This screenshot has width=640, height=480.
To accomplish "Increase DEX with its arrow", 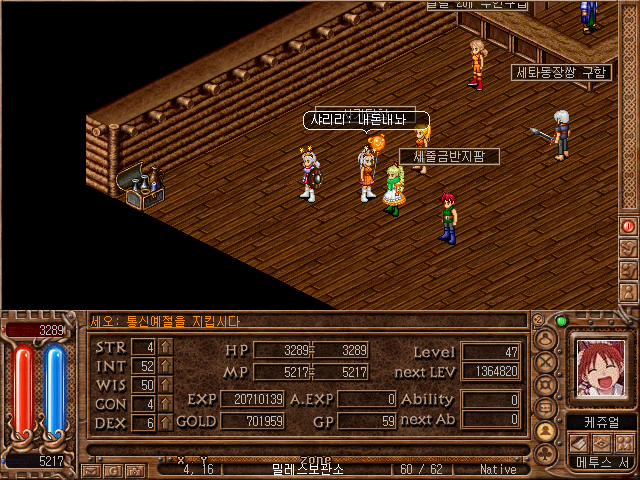I will point(166,423).
